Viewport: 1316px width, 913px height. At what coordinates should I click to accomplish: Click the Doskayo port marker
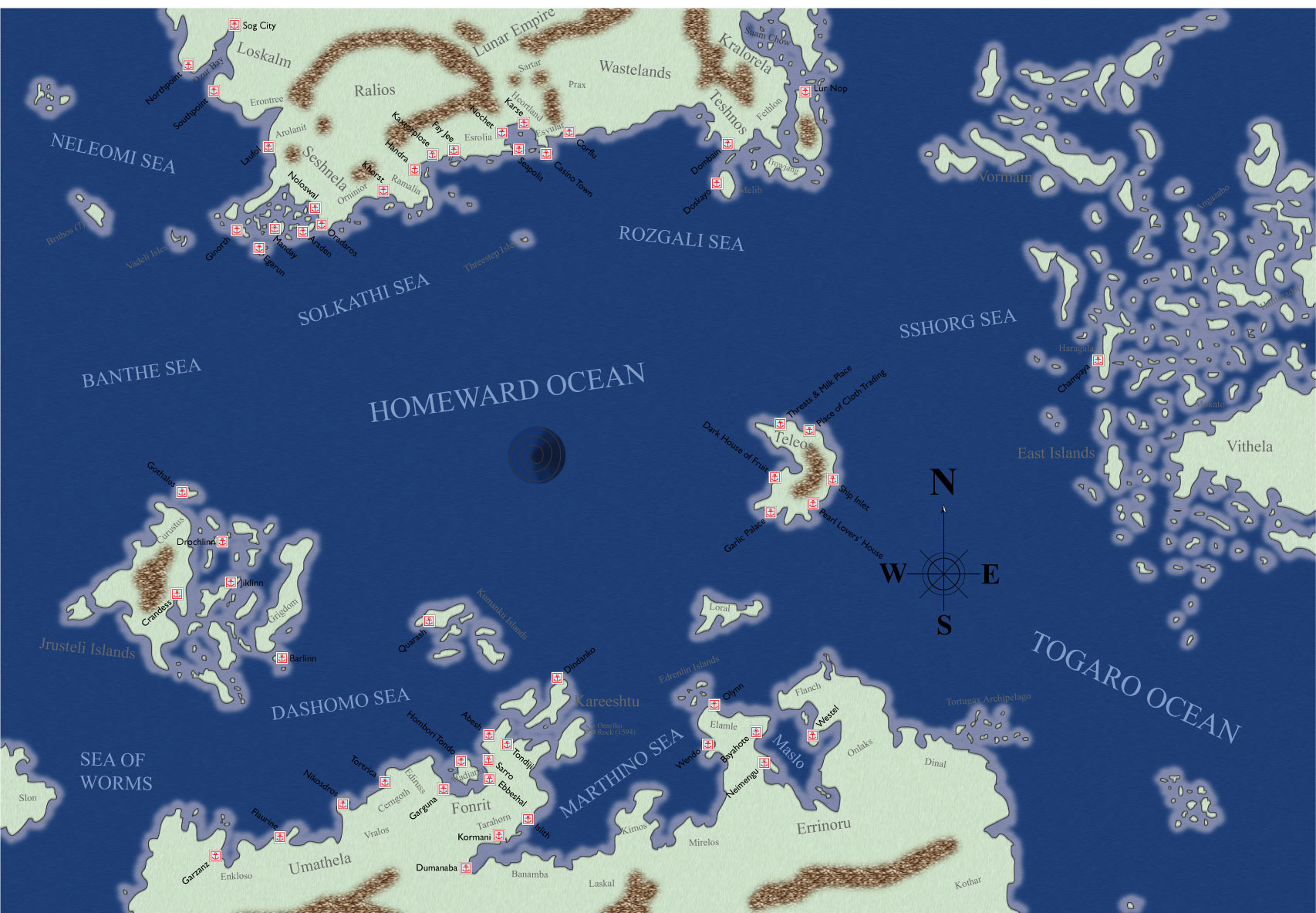point(717,183)
